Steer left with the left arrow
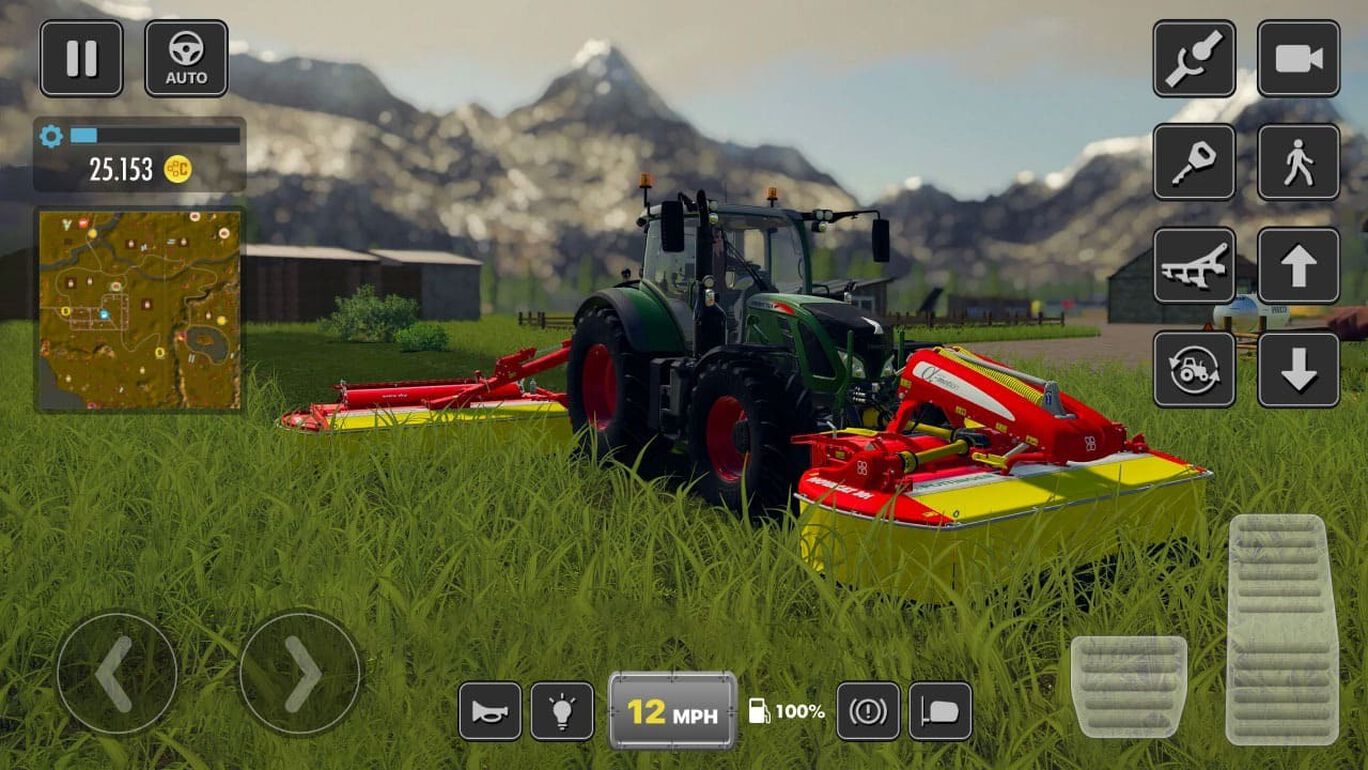 116,673
